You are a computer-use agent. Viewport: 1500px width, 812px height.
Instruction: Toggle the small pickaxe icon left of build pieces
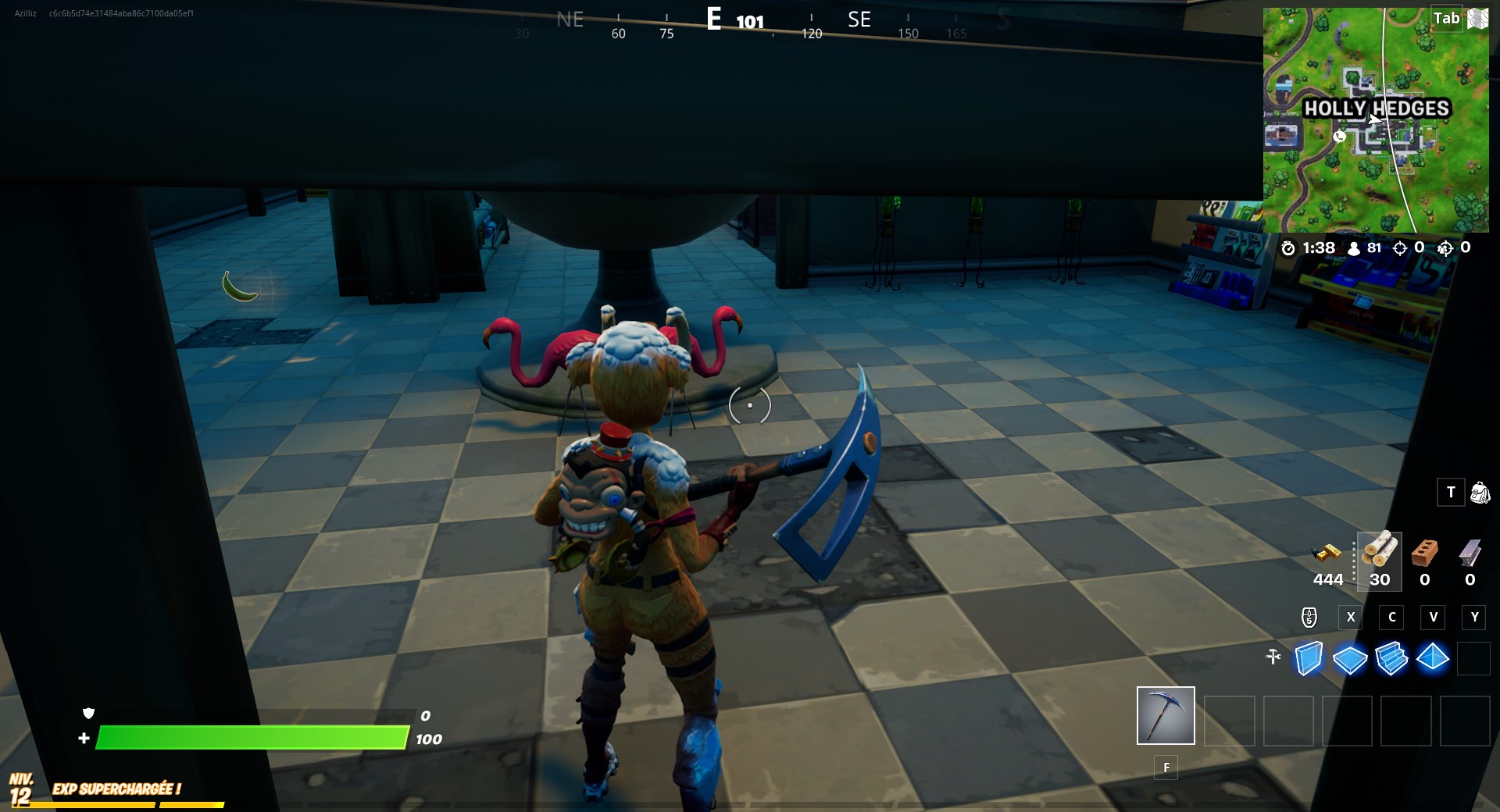click(x=1273, y=658)
